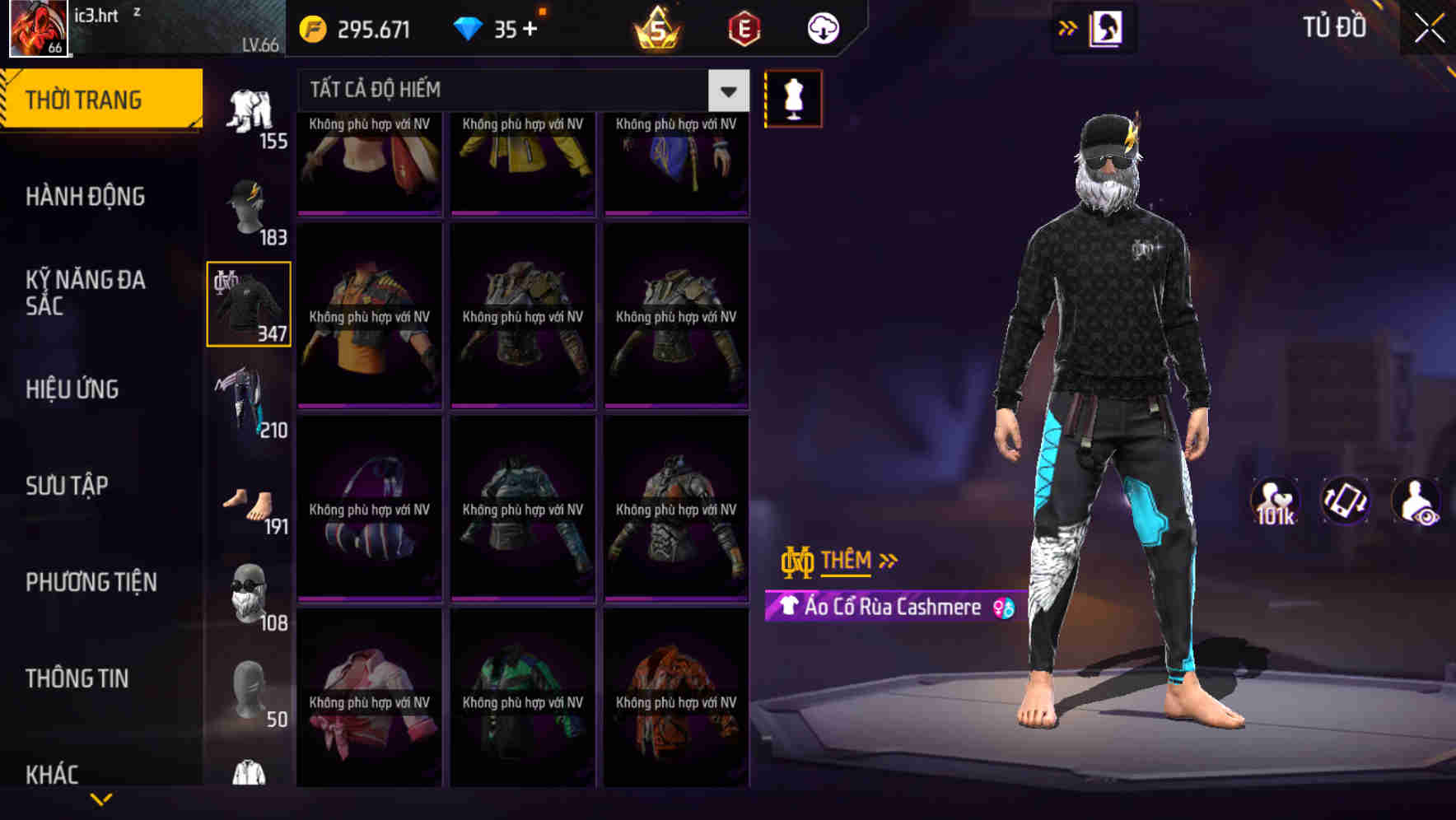Click the plus to buy more diamonds
The height and width of the screenshot is (820, 1456).
pos(531,27)
